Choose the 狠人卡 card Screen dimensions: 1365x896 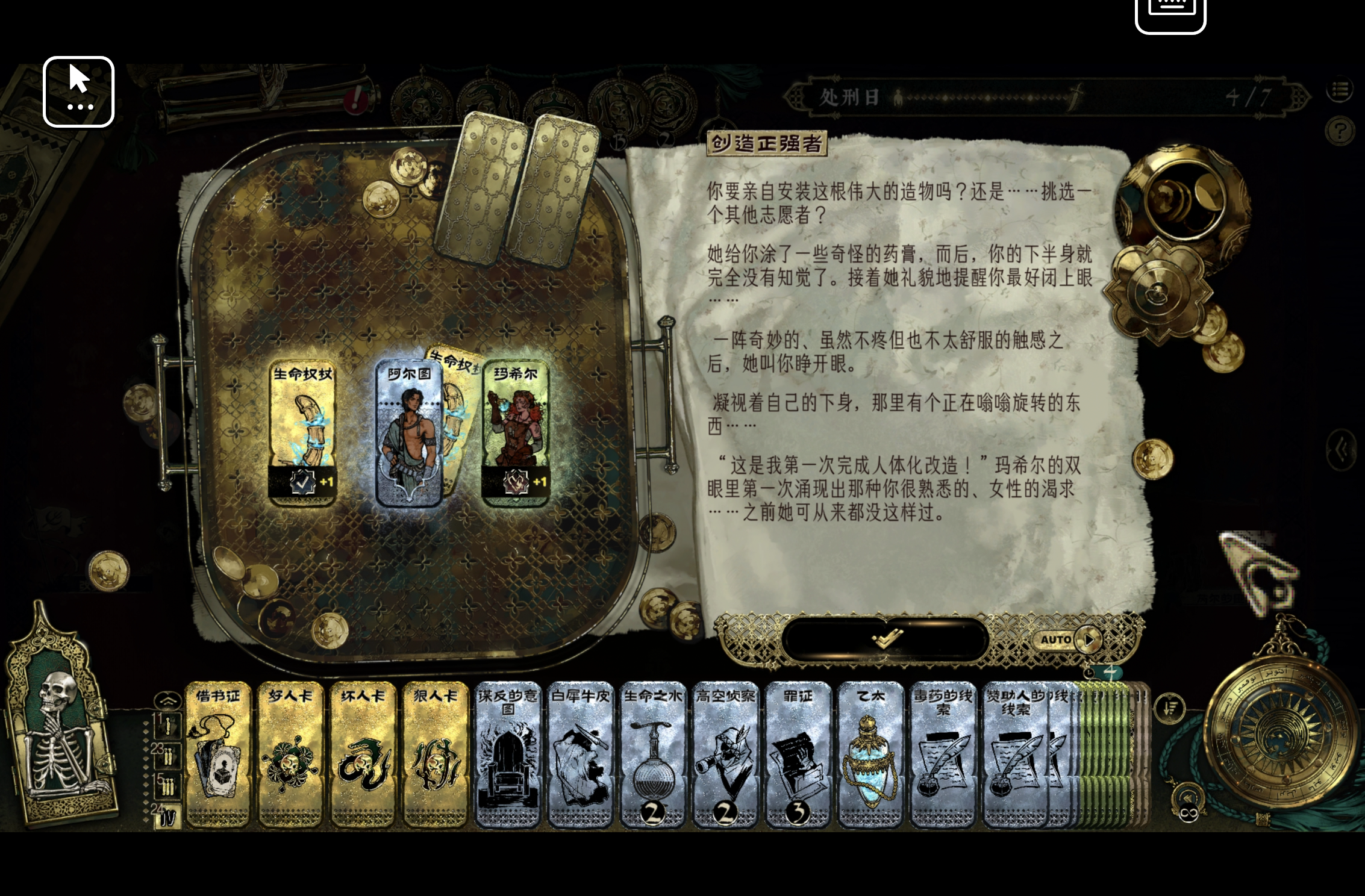pos(435,754)
